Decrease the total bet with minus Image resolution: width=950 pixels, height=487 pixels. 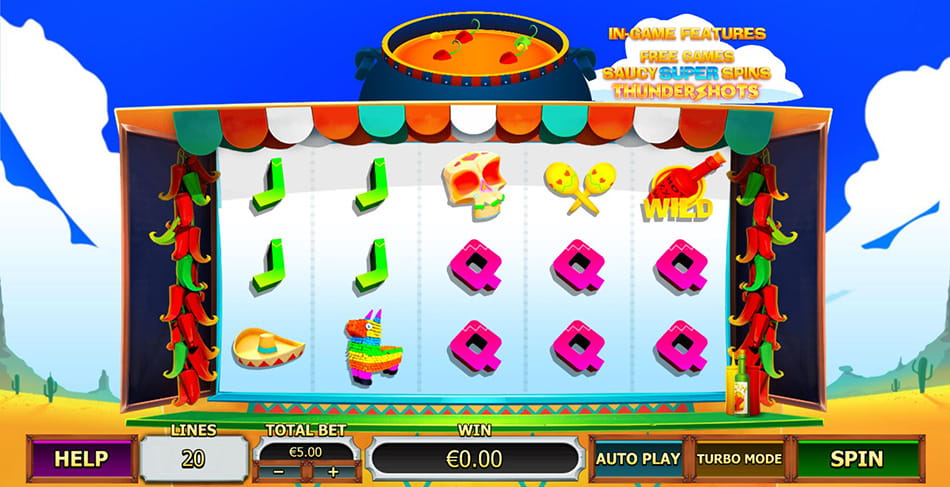[279, 471]
